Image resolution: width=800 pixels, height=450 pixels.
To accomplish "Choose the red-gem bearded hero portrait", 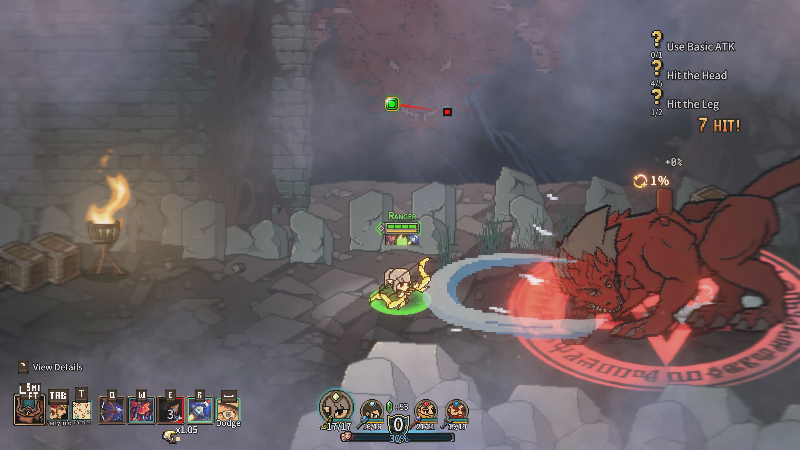I will pos(426,410).
